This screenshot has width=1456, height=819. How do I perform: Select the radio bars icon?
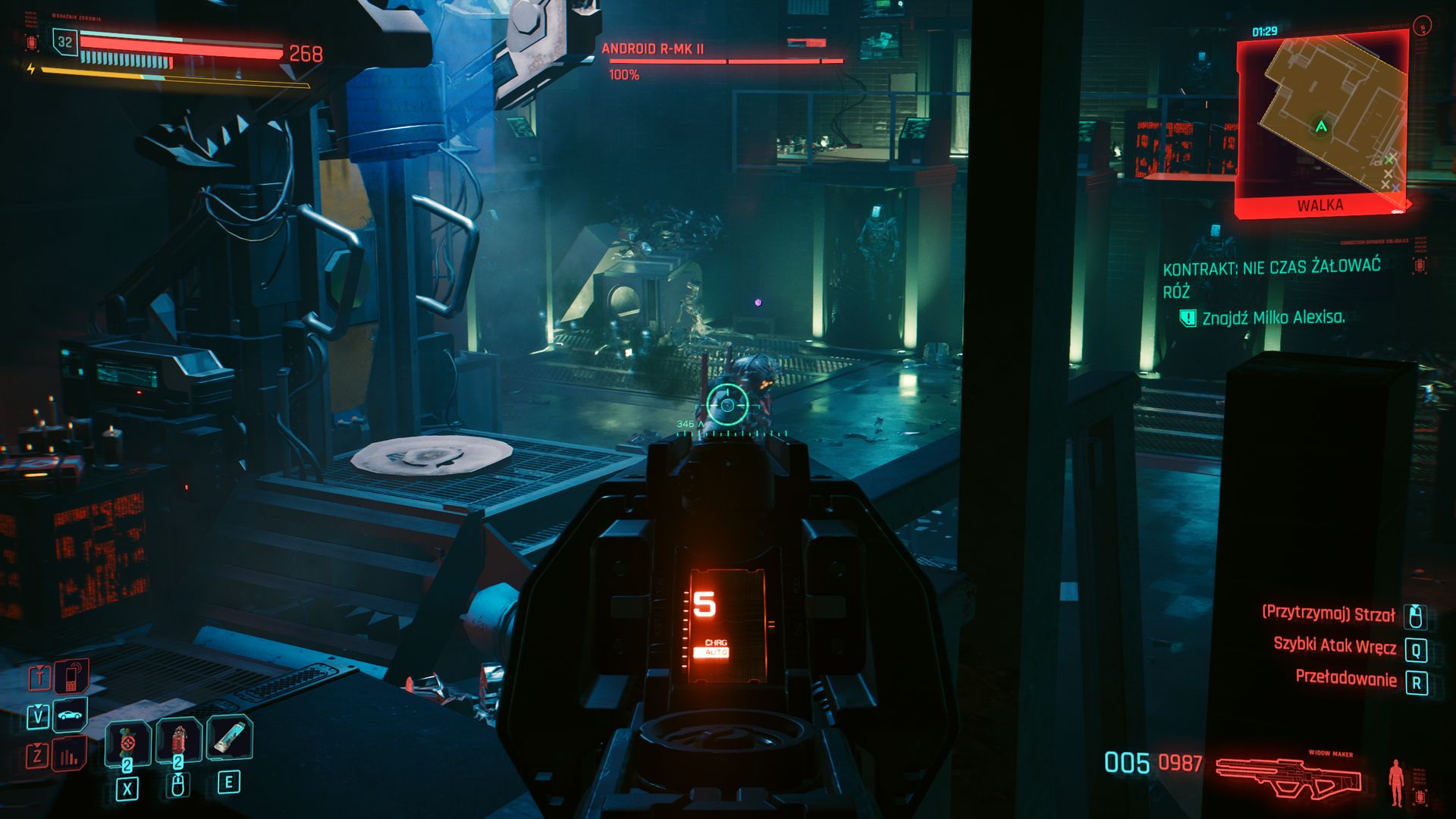pyautogui.click(x=69, y=755)
